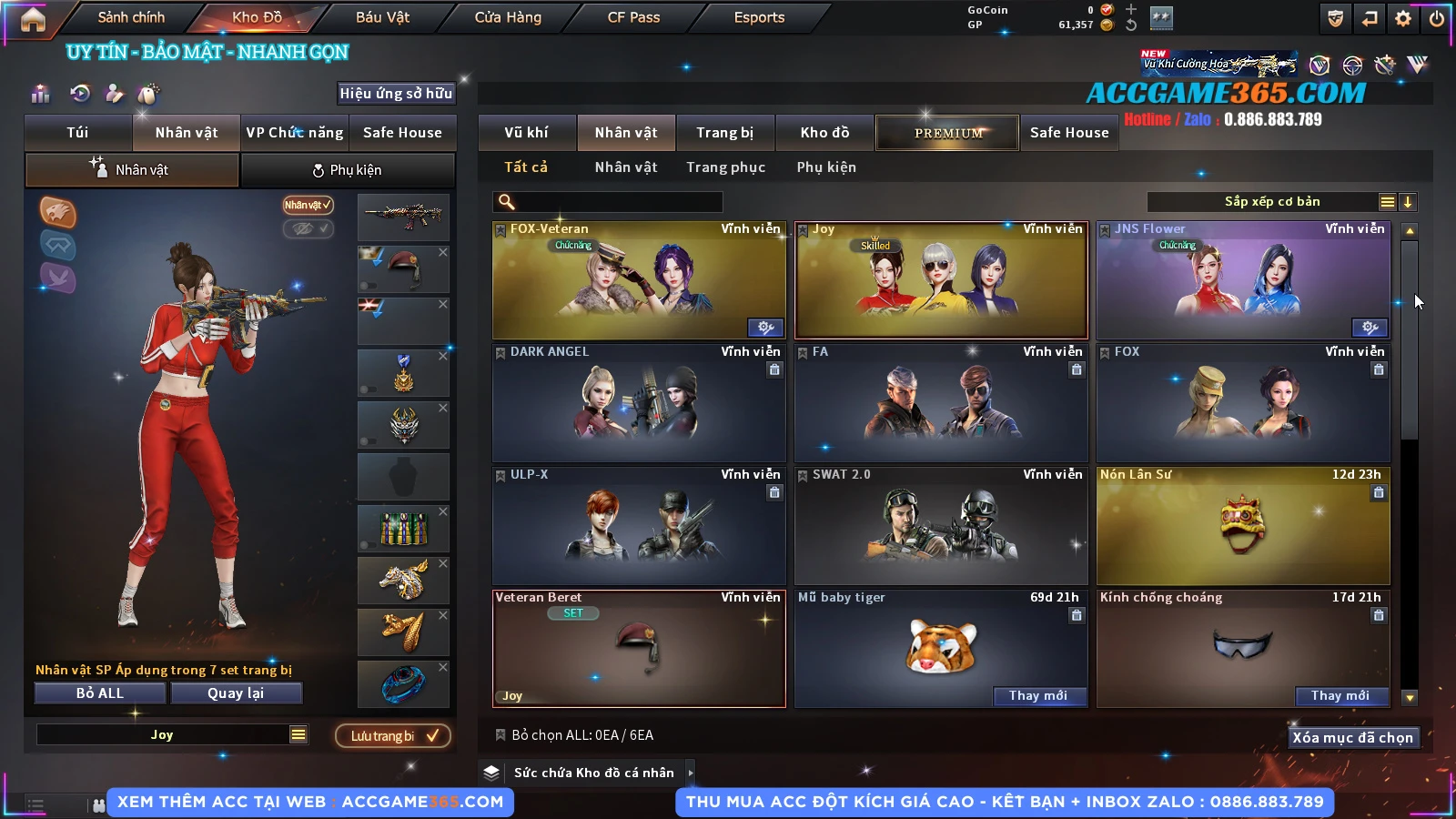Screen dimensions: 1456x819
Task: Renew the Mũ baby tiger item
Action: [x=1037, y=696]
